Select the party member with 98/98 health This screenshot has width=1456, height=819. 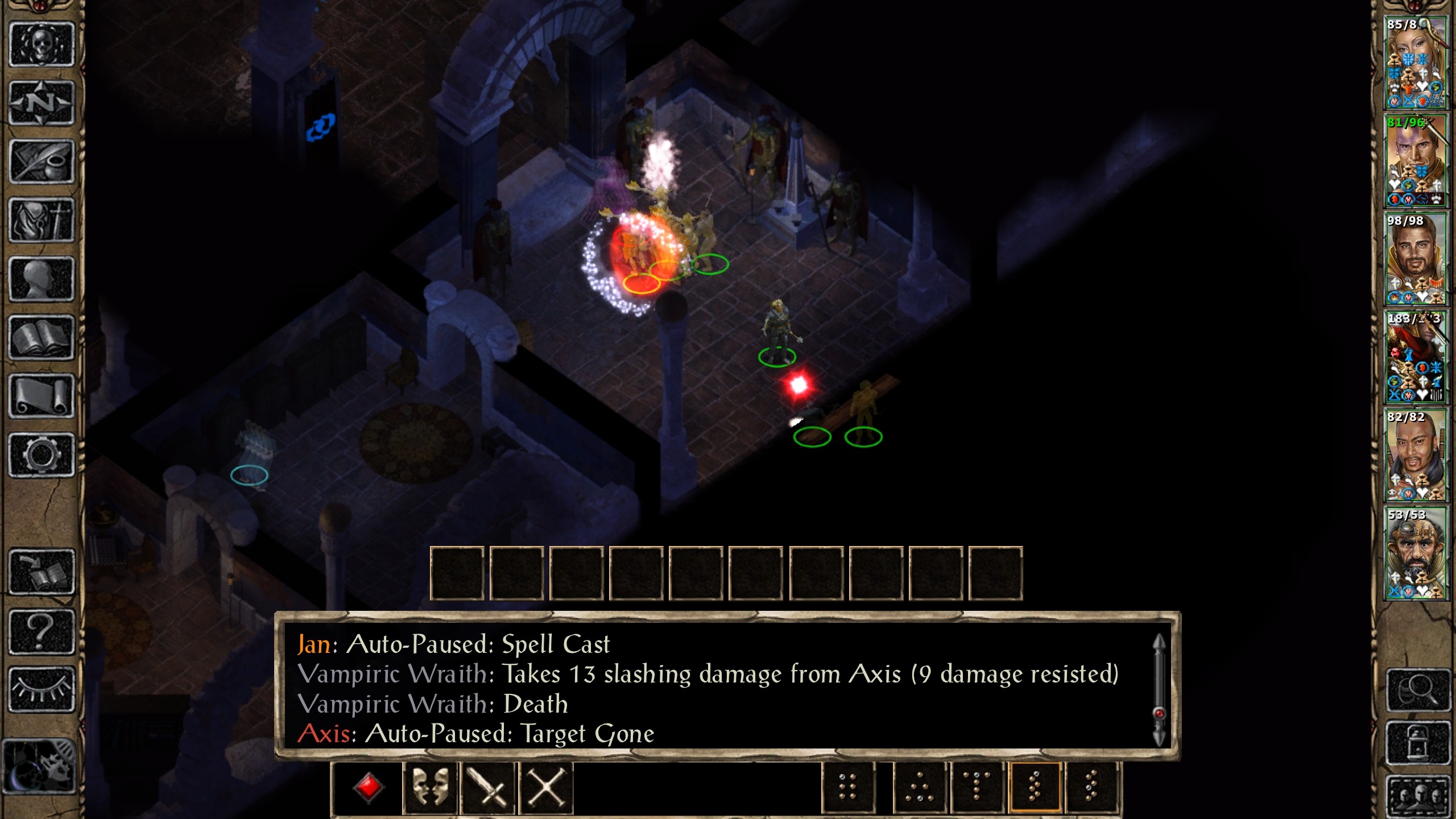click(1415, 259)
